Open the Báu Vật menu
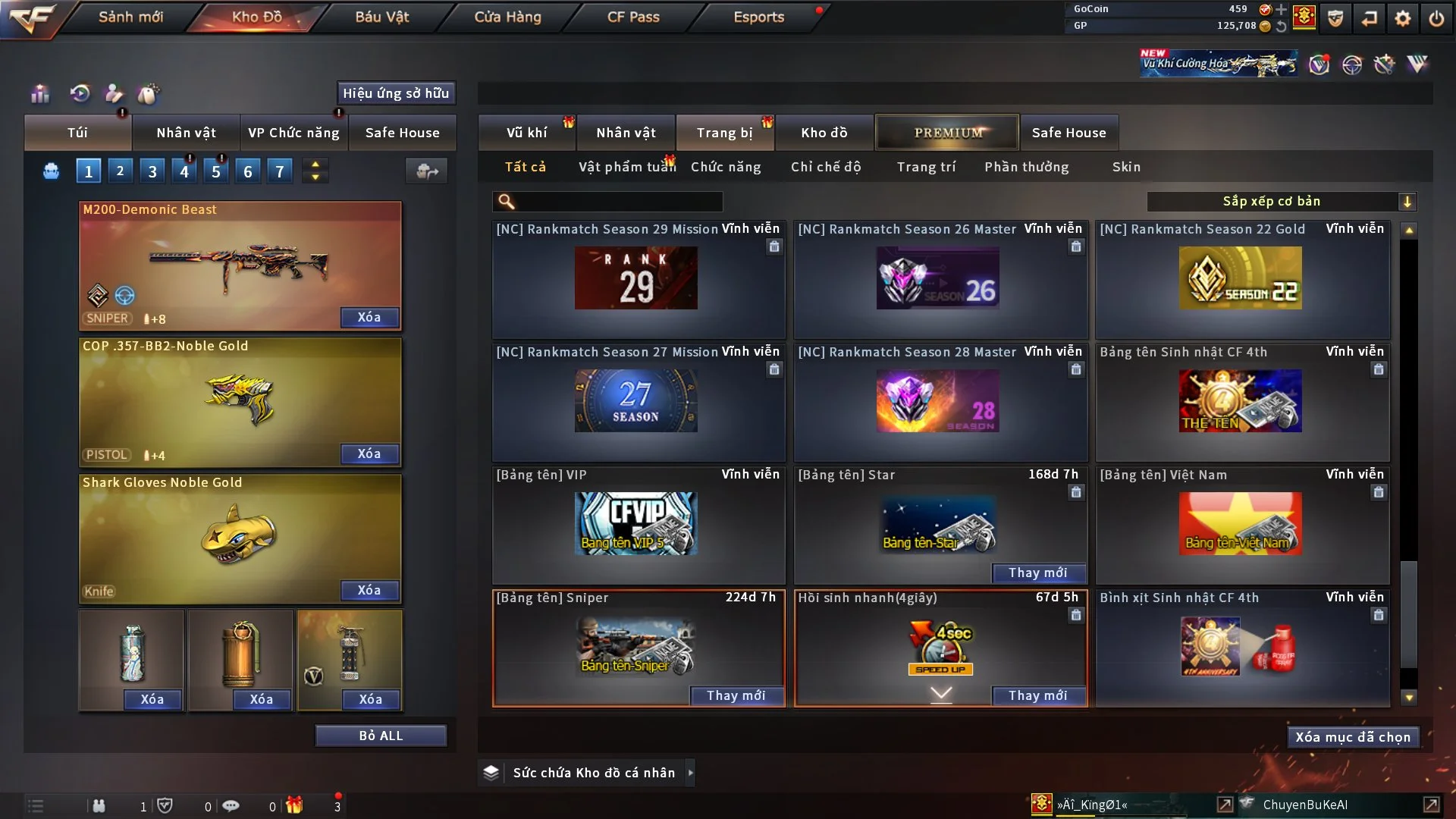Viewport: 1456px width, 819px height. [381, 17]
